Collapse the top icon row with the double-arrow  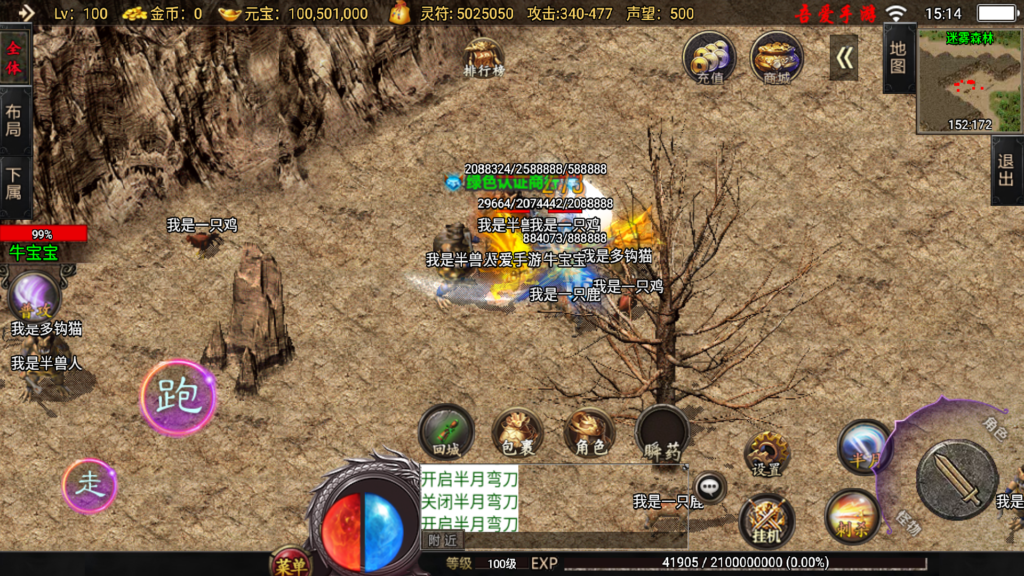(844, 59)
